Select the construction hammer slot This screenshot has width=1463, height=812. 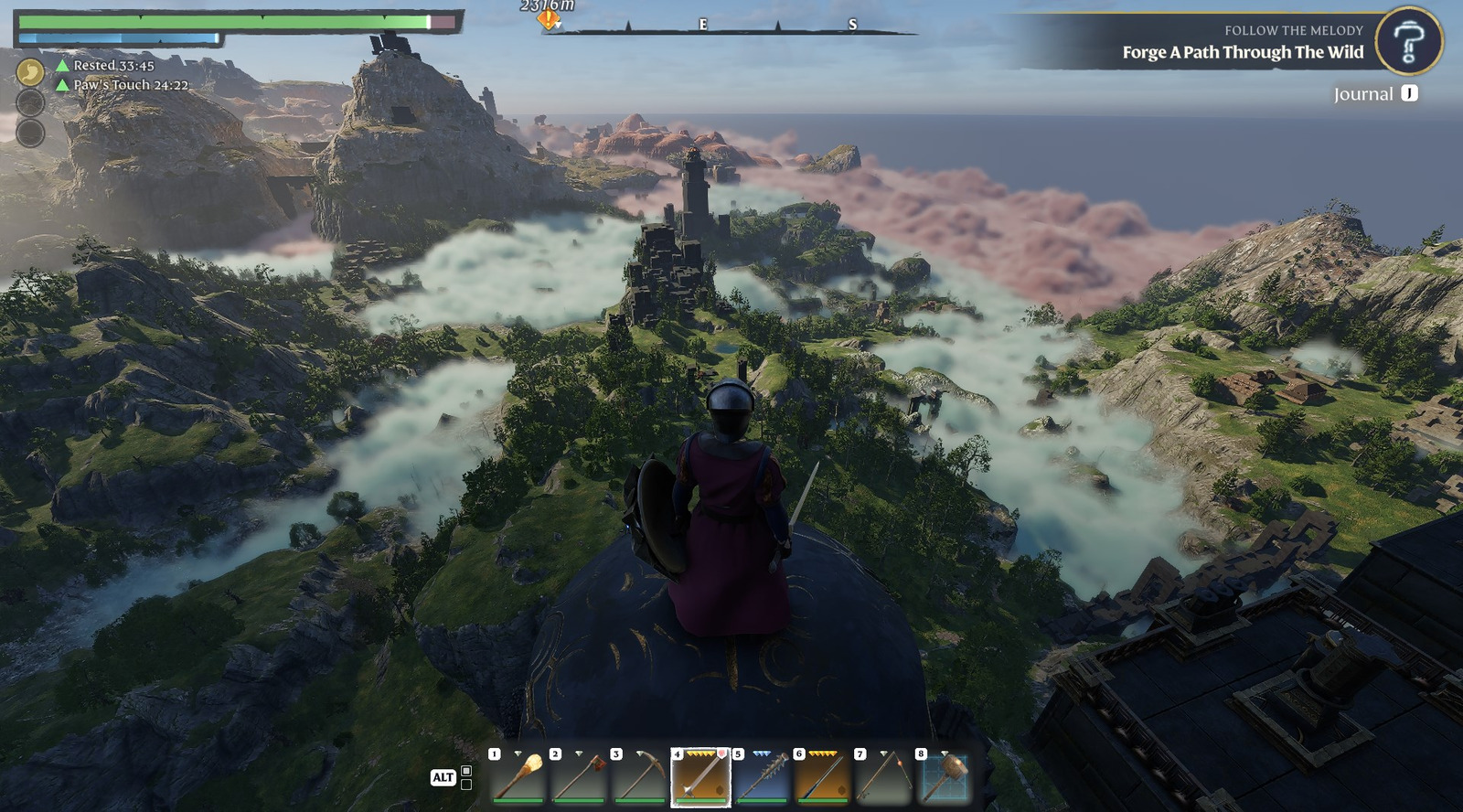point(944,777)
